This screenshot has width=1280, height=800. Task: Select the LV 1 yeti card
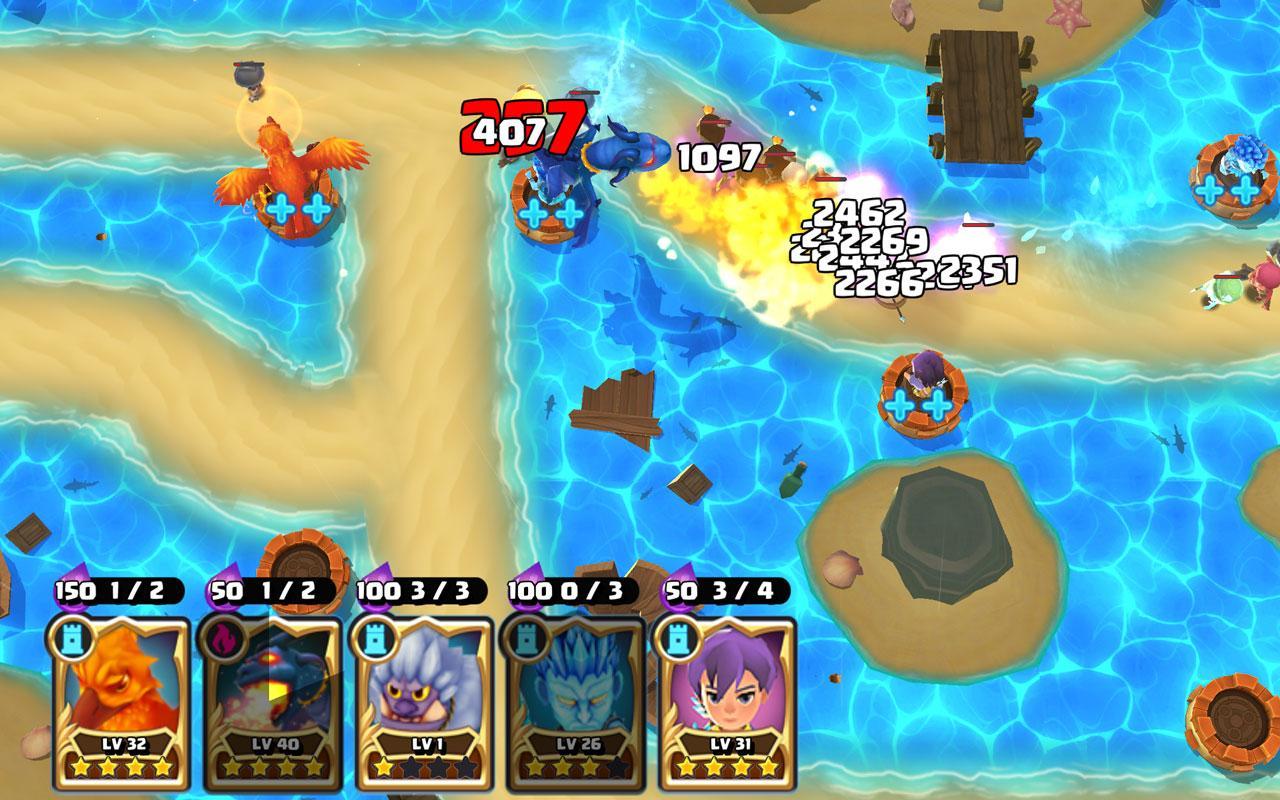[418, 690]
